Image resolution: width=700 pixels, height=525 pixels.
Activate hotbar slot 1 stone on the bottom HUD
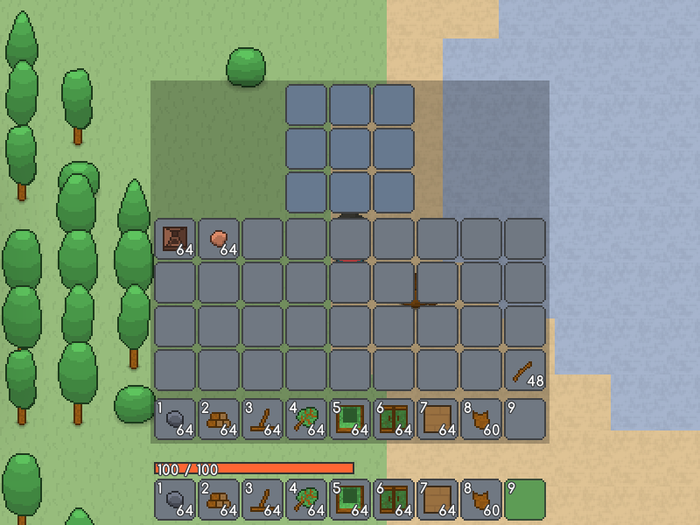175,499
